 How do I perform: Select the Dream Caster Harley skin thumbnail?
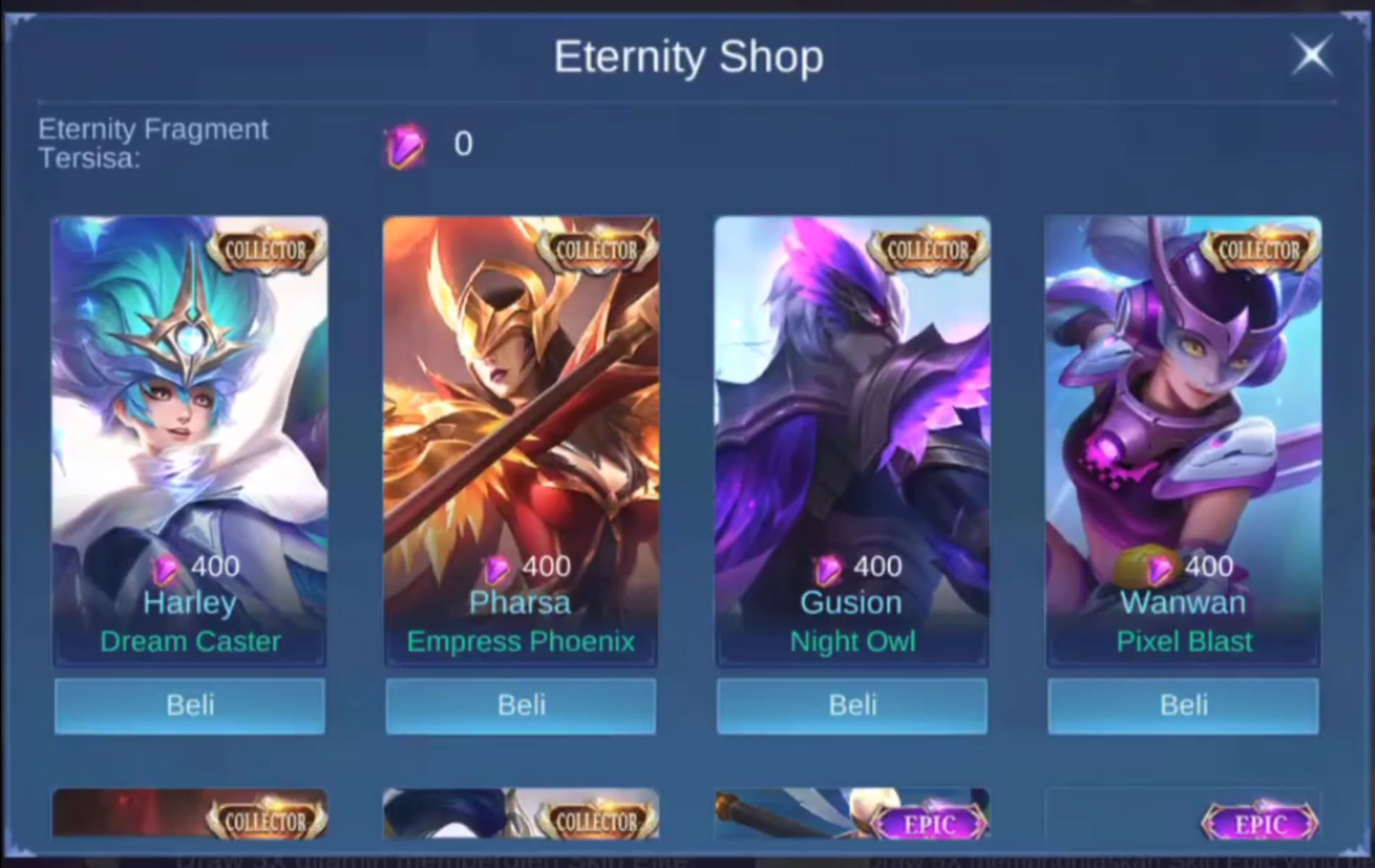click(190, 434)
